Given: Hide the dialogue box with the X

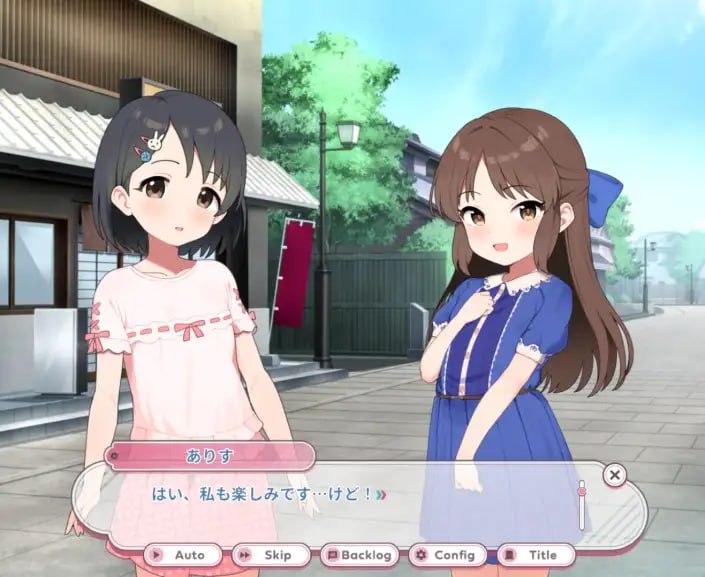Looking at the screenshot, I should coord(615,475).
